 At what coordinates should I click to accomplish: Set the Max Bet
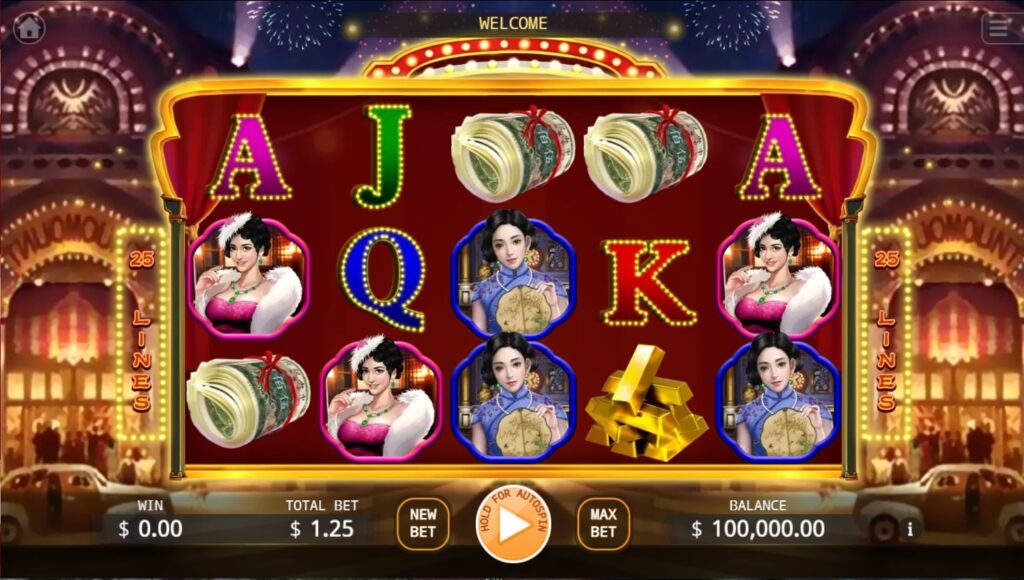[x=603, y=524]
